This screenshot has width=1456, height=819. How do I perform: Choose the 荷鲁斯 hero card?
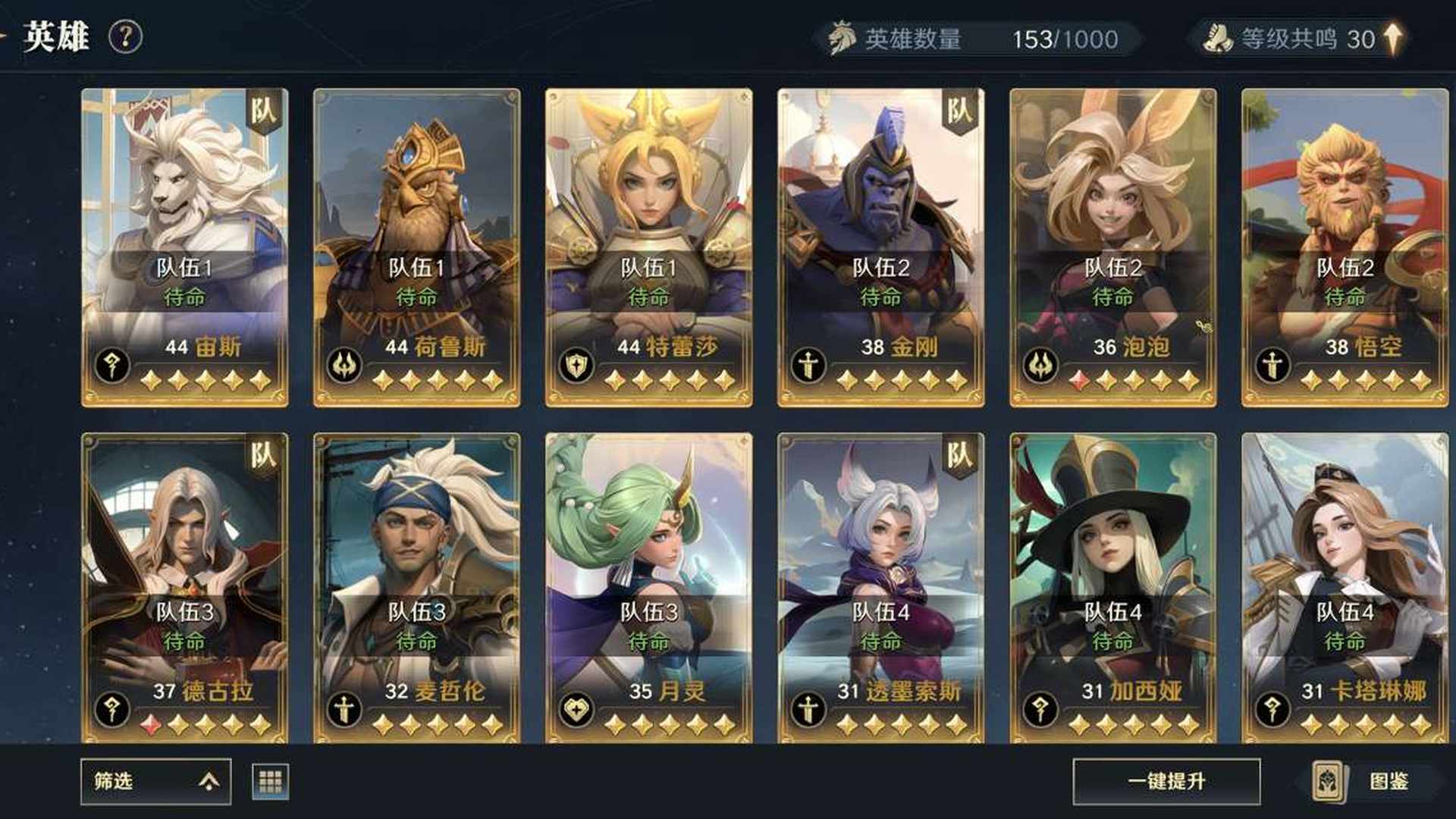point(416,247)
